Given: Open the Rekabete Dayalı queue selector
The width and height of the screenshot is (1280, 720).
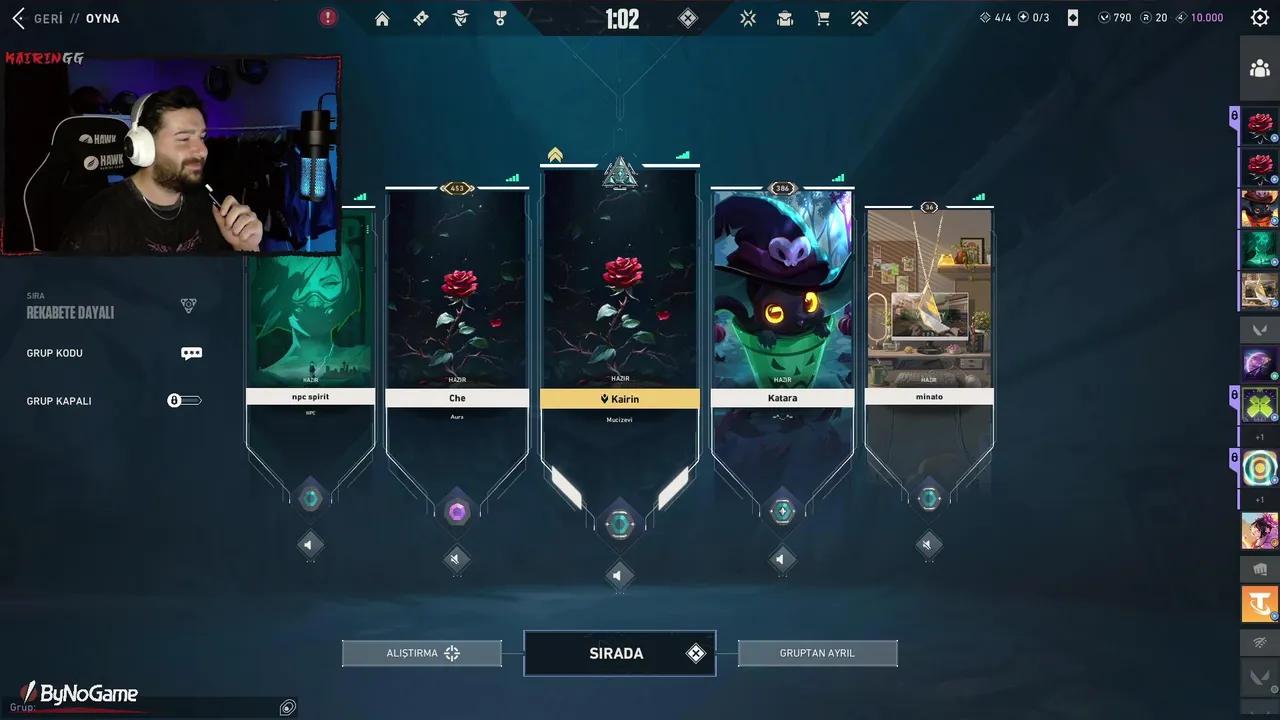Looking at the screenshot, I should (110, 305).
